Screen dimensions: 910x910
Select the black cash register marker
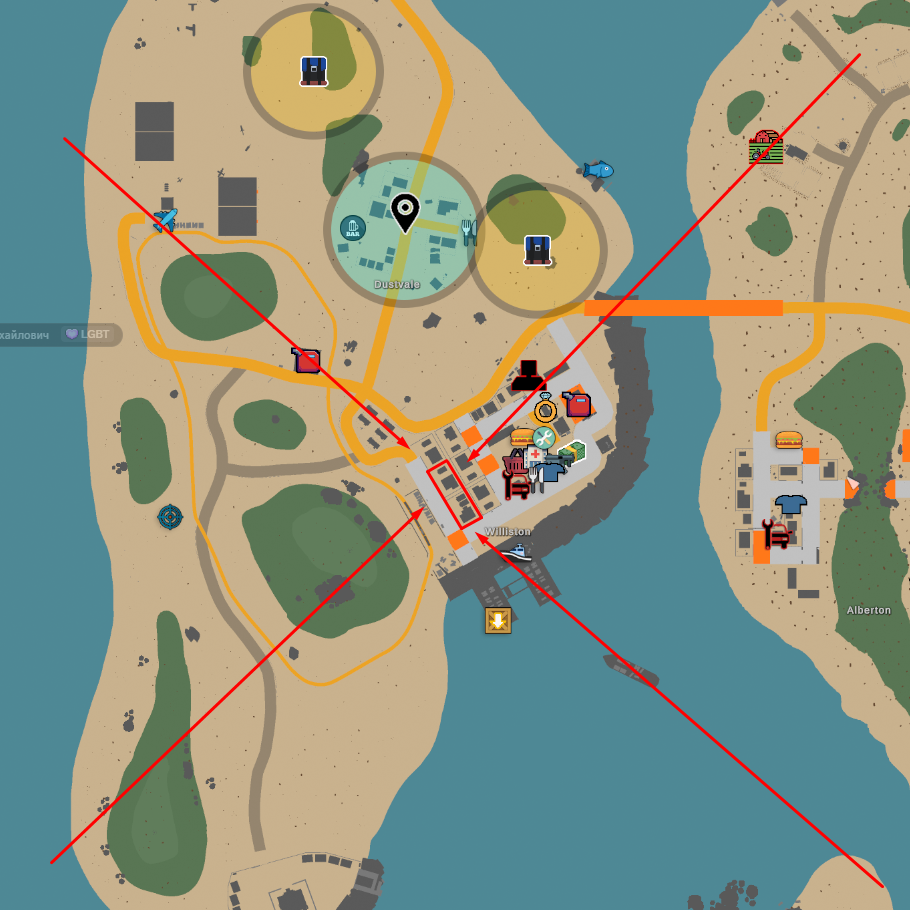click(x=527, y=375)
